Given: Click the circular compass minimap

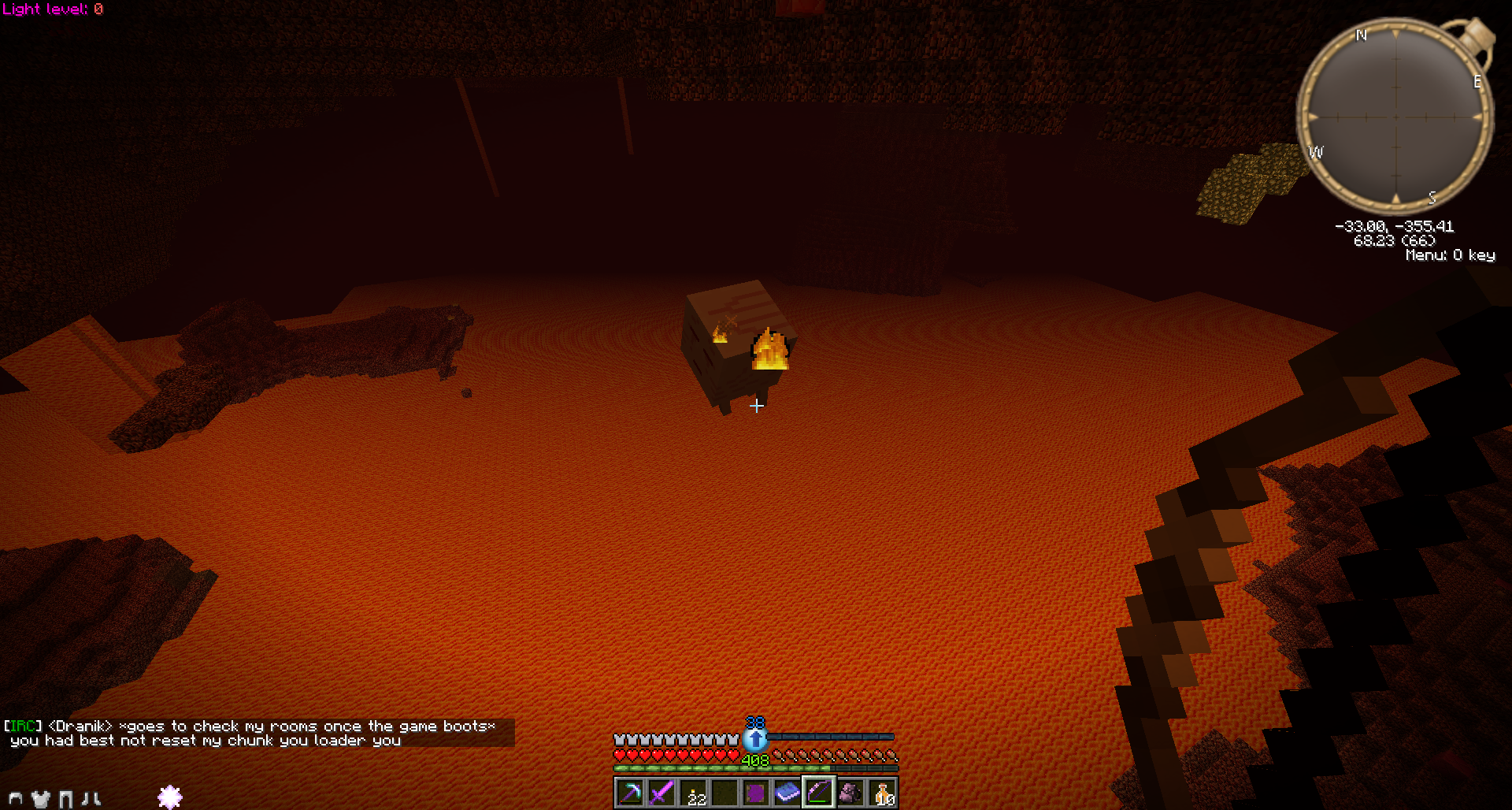Looking at the screenshot, I should click(1395, 117).
